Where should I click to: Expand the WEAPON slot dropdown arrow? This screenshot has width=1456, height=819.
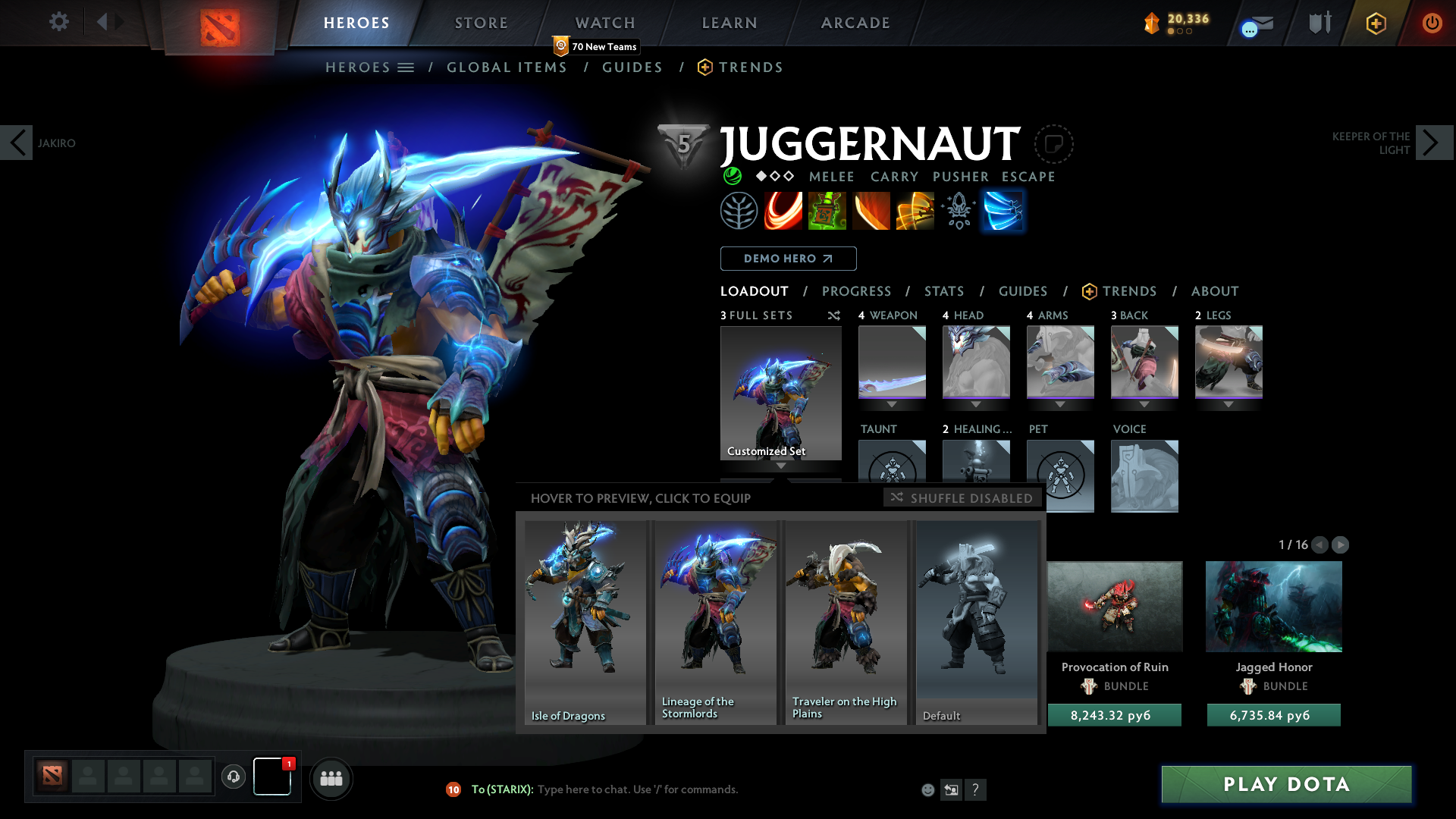(x=892, y=404)
